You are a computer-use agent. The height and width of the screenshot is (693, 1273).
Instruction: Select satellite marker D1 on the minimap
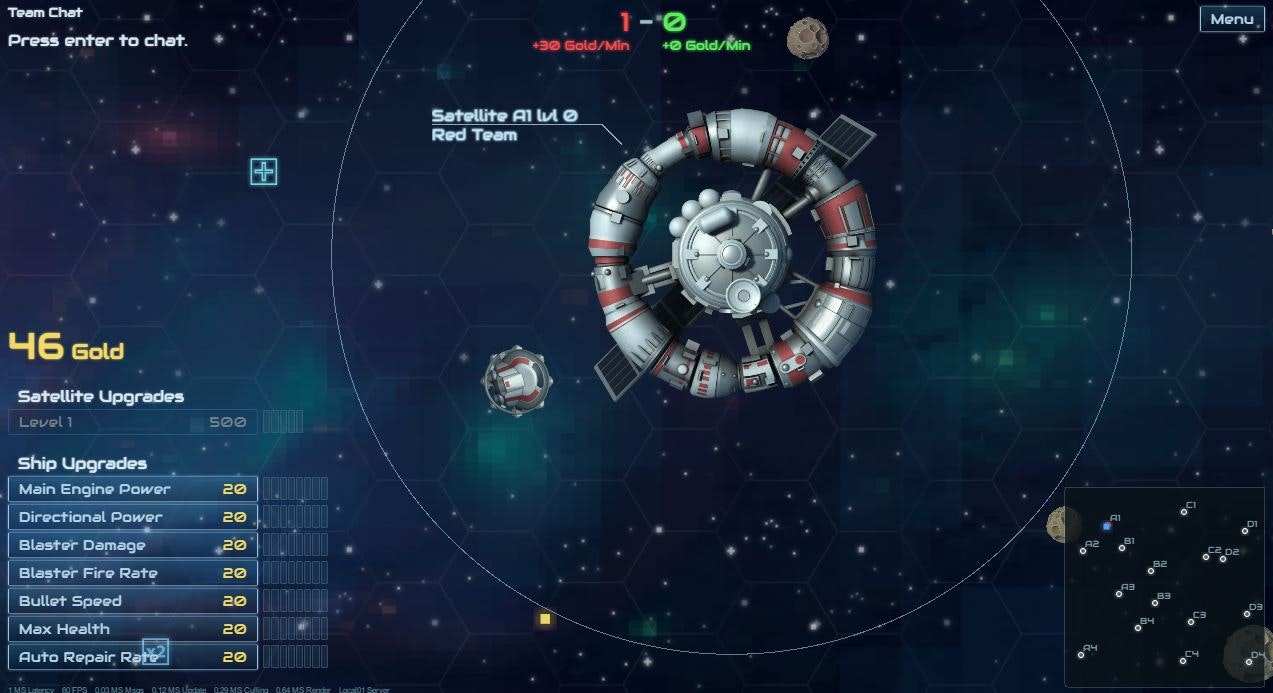click(1246, 530)
